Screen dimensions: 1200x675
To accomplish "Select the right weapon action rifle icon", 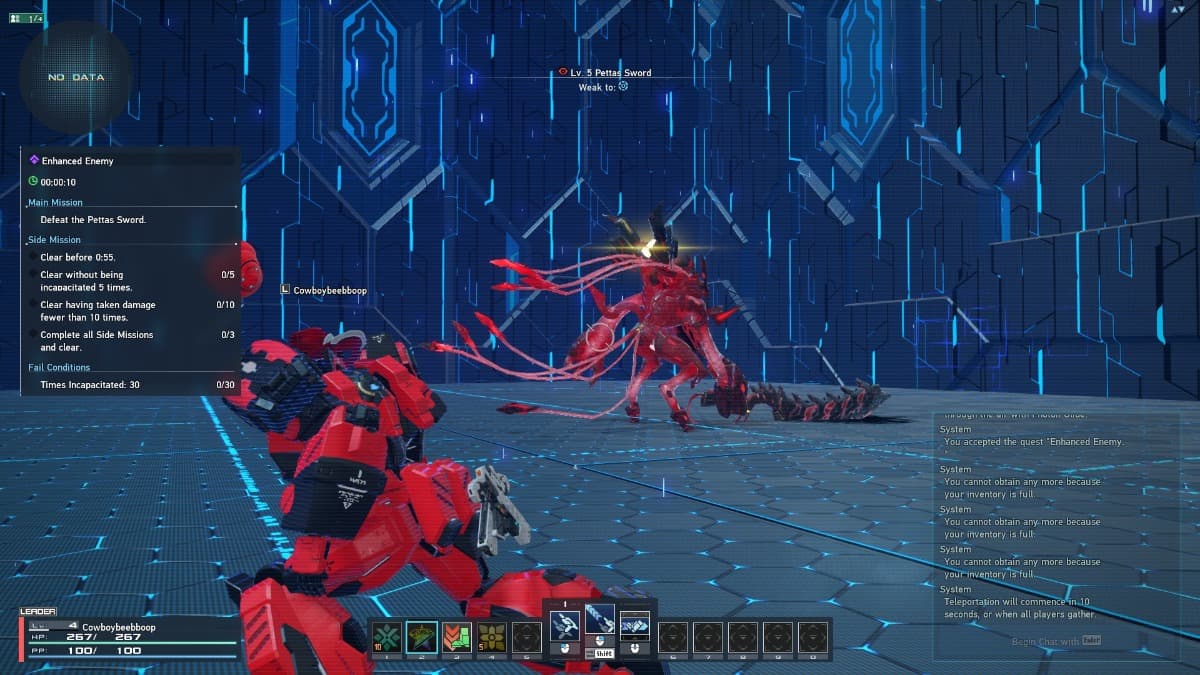I will (x=635, y=627).
